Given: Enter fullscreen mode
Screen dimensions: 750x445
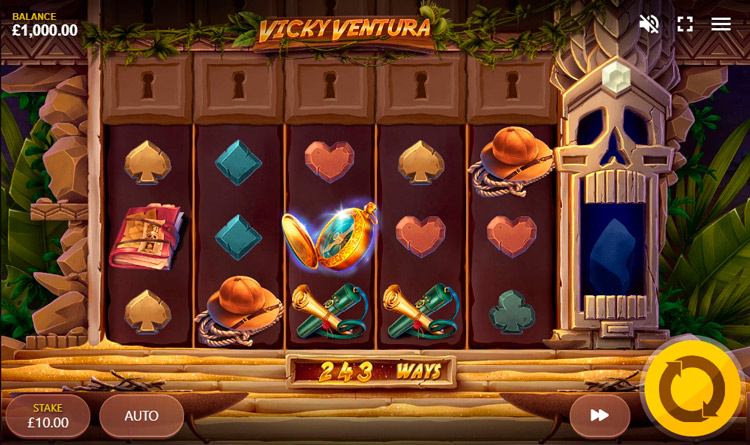Looking at the screenshot, I should [685, 24].
